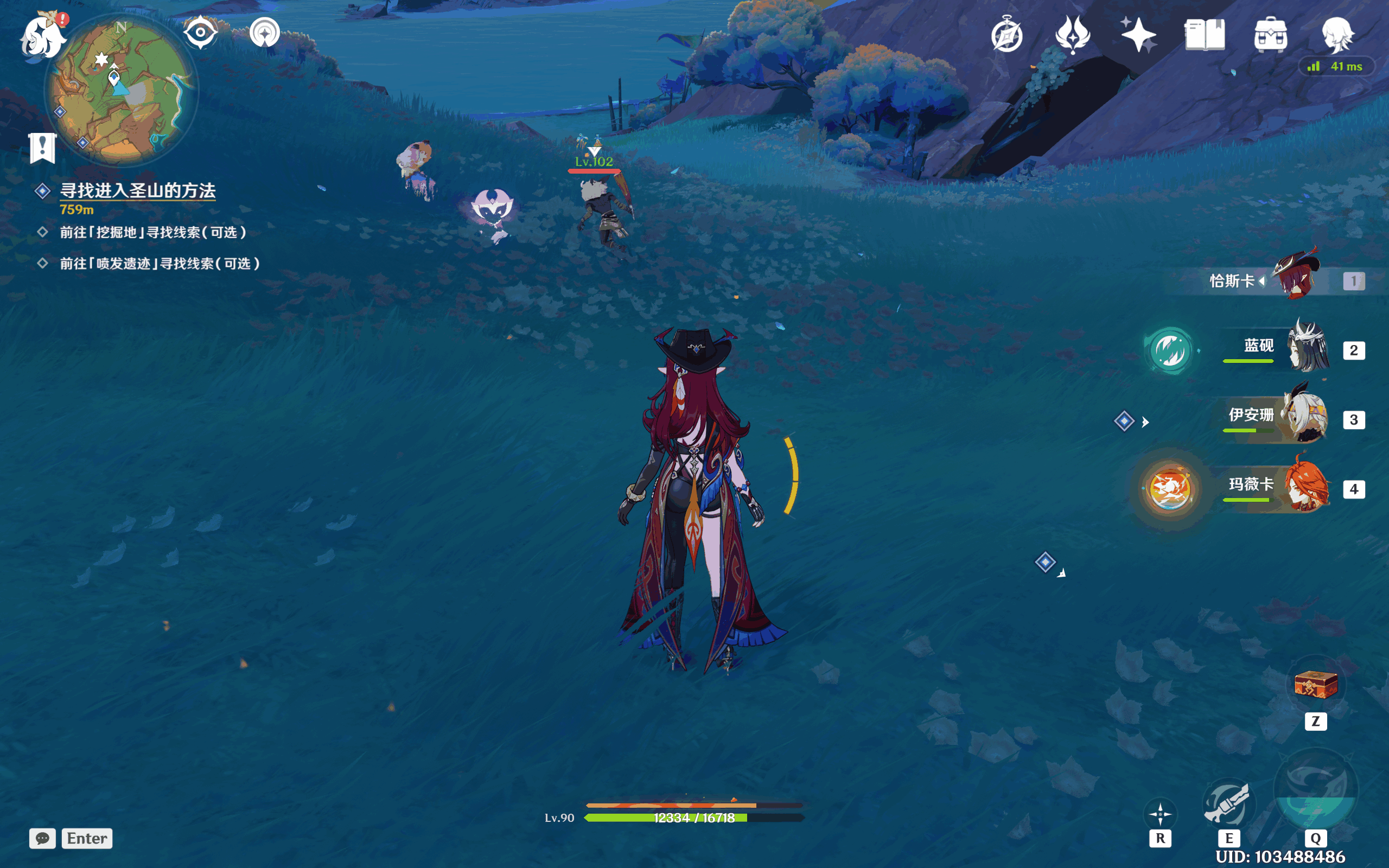Open the adventurer compass icon
The image size is (1389, 868).
1006,35
